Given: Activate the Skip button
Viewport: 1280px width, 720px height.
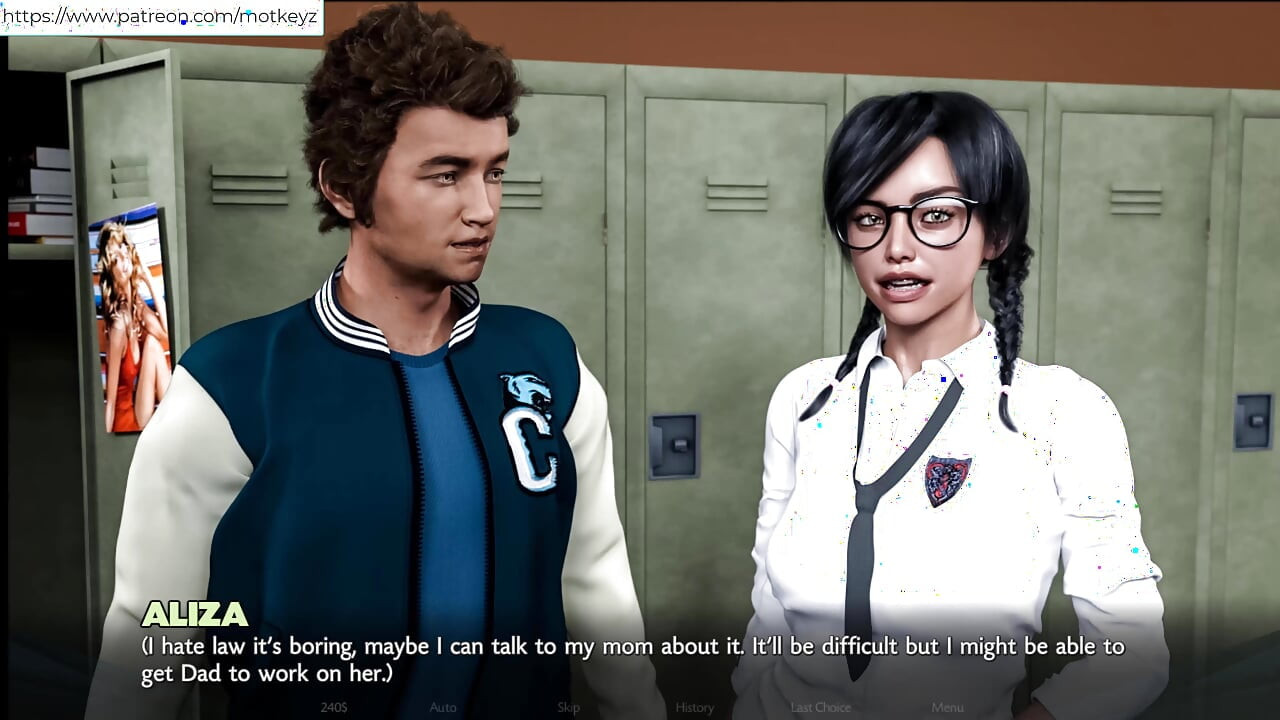Looking at the screenshot, I should [568, 707].
